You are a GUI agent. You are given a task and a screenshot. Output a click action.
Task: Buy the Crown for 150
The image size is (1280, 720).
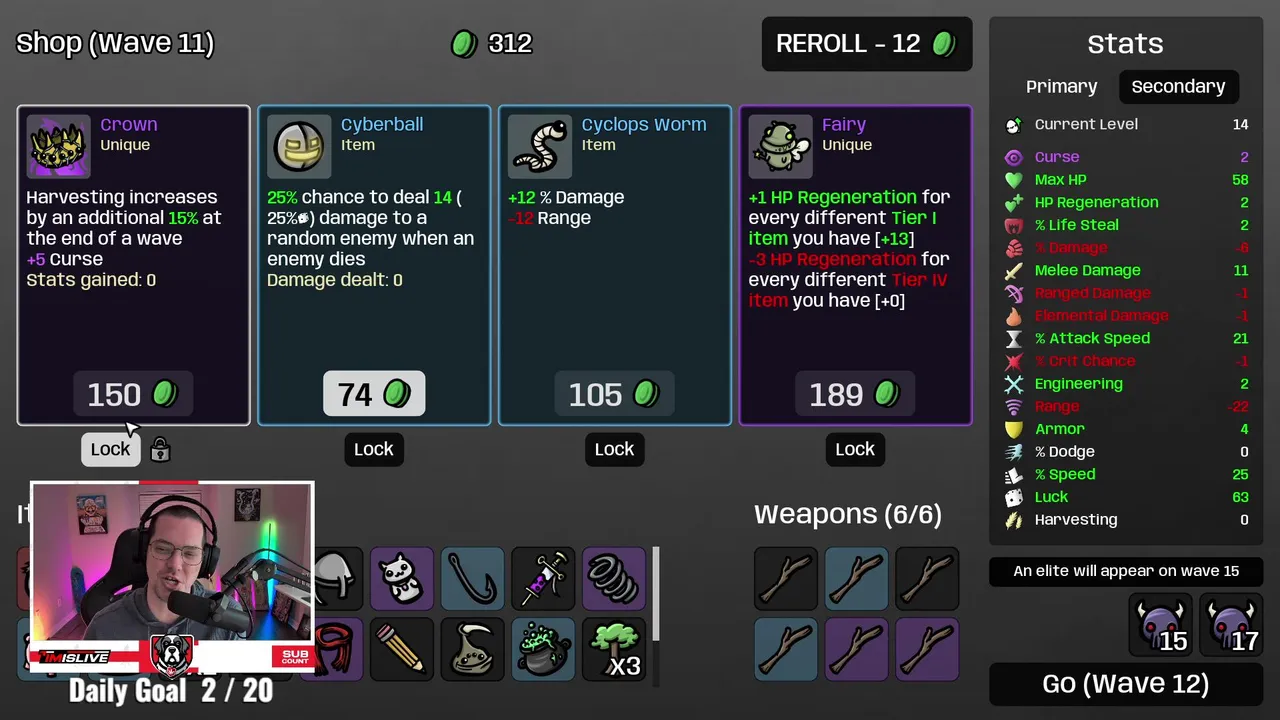[x=133, y=395]
